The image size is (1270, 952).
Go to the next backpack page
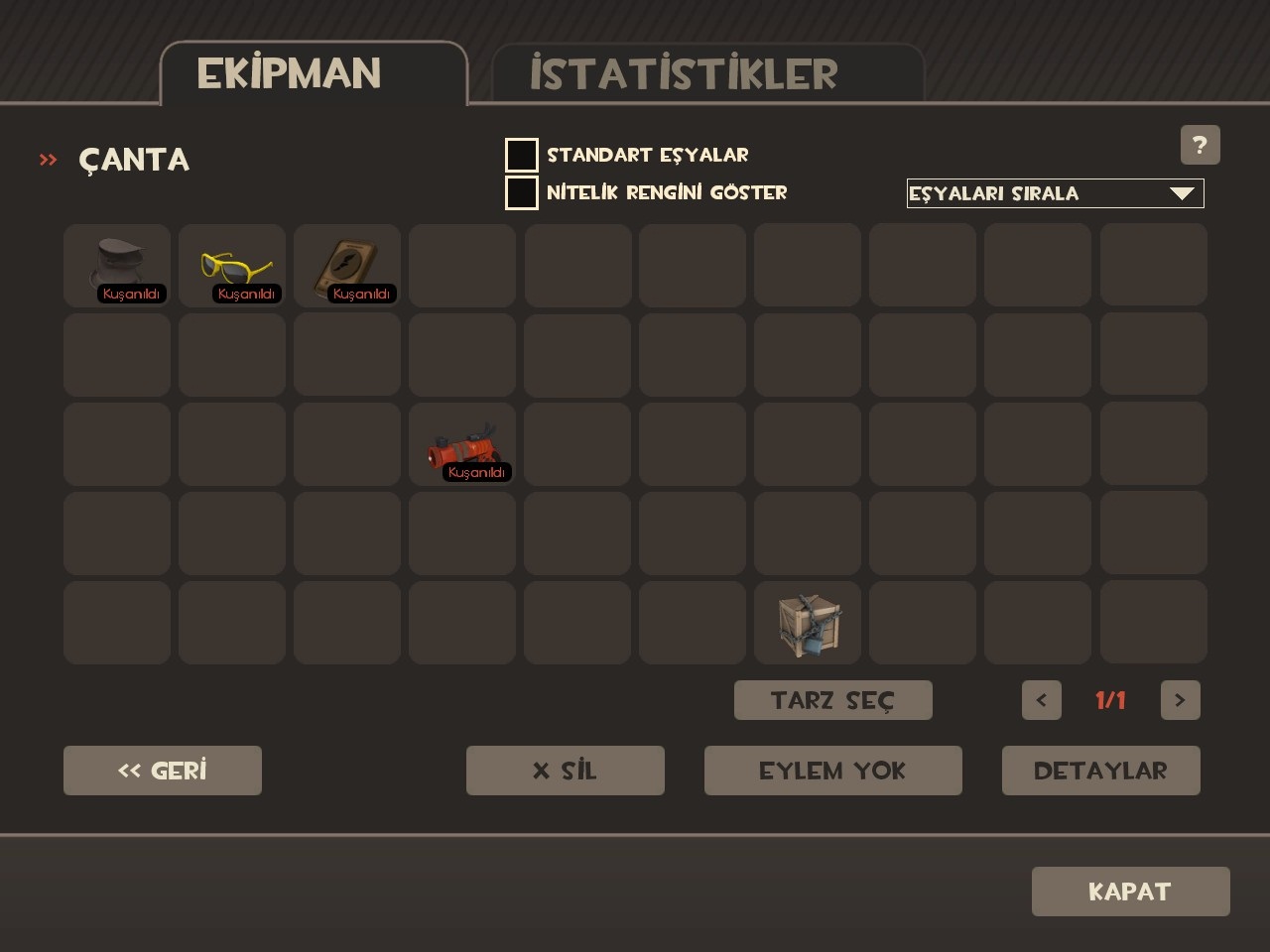(1180, 700)
